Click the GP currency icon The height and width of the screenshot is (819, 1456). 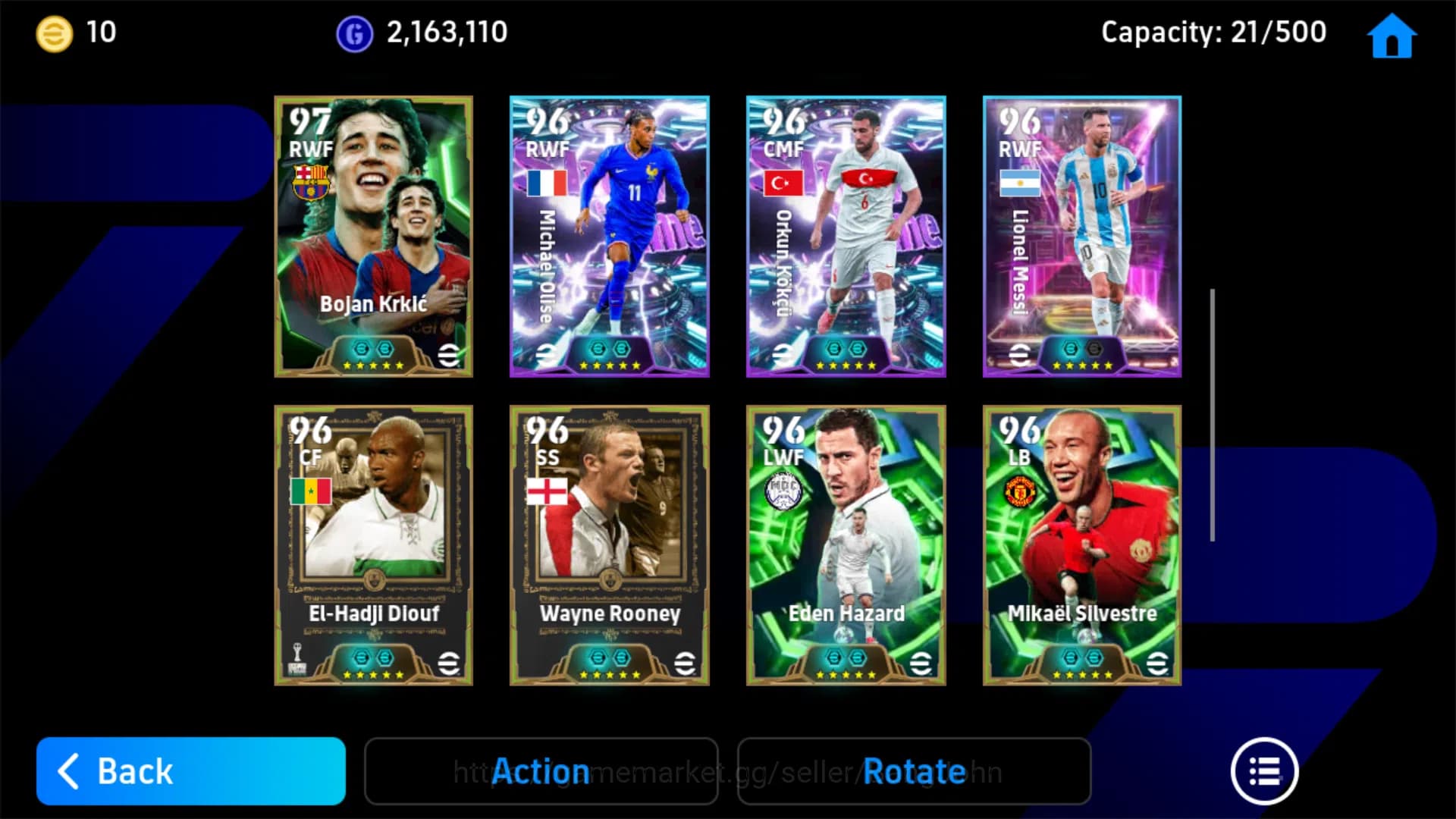coord(356,32)
